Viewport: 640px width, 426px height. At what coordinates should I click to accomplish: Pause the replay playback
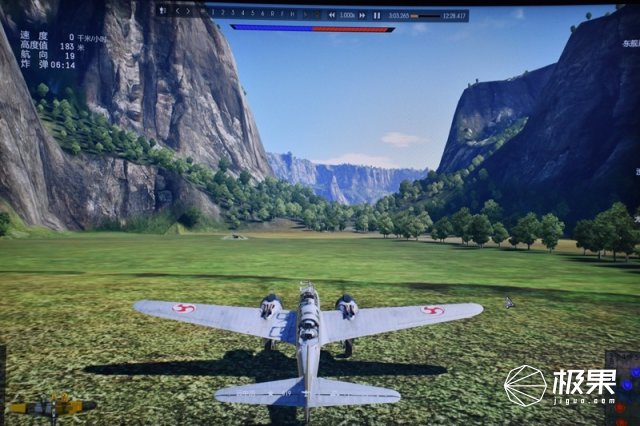[x=377, y=15]
